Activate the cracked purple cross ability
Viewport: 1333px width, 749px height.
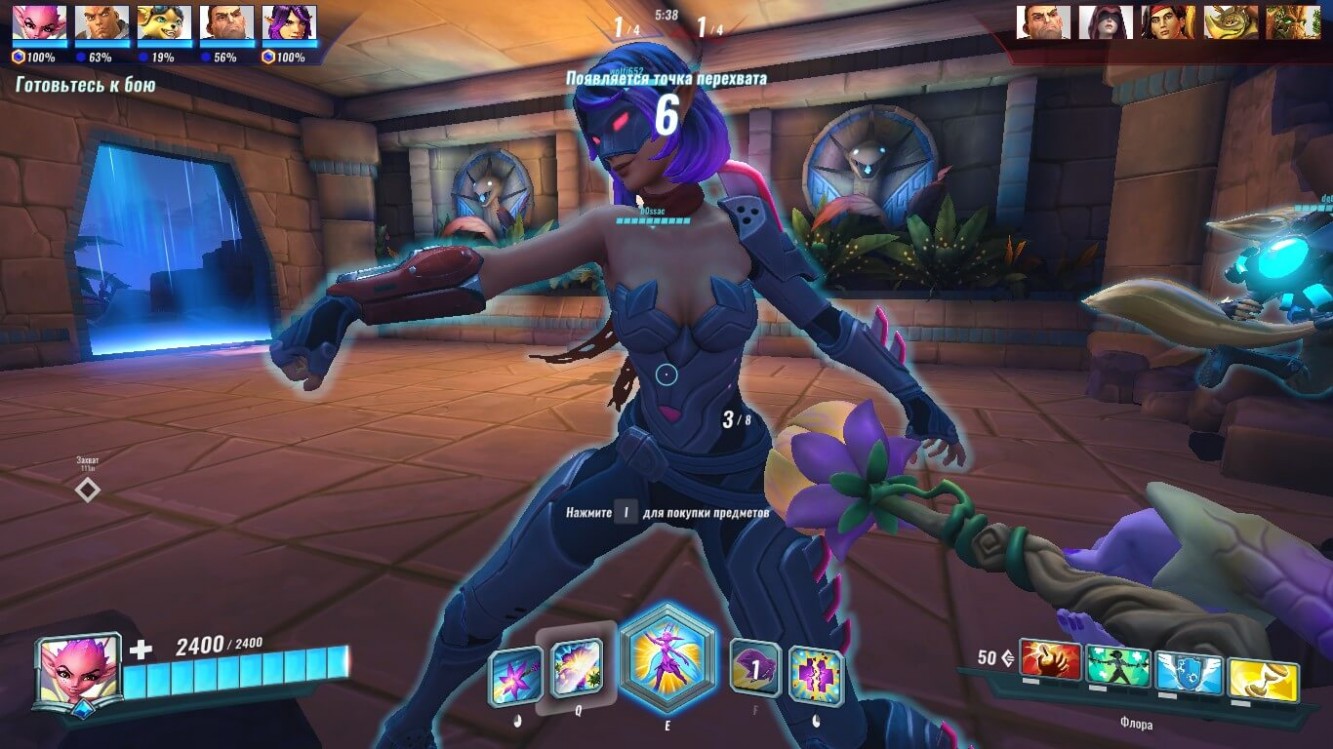[816, 676]
